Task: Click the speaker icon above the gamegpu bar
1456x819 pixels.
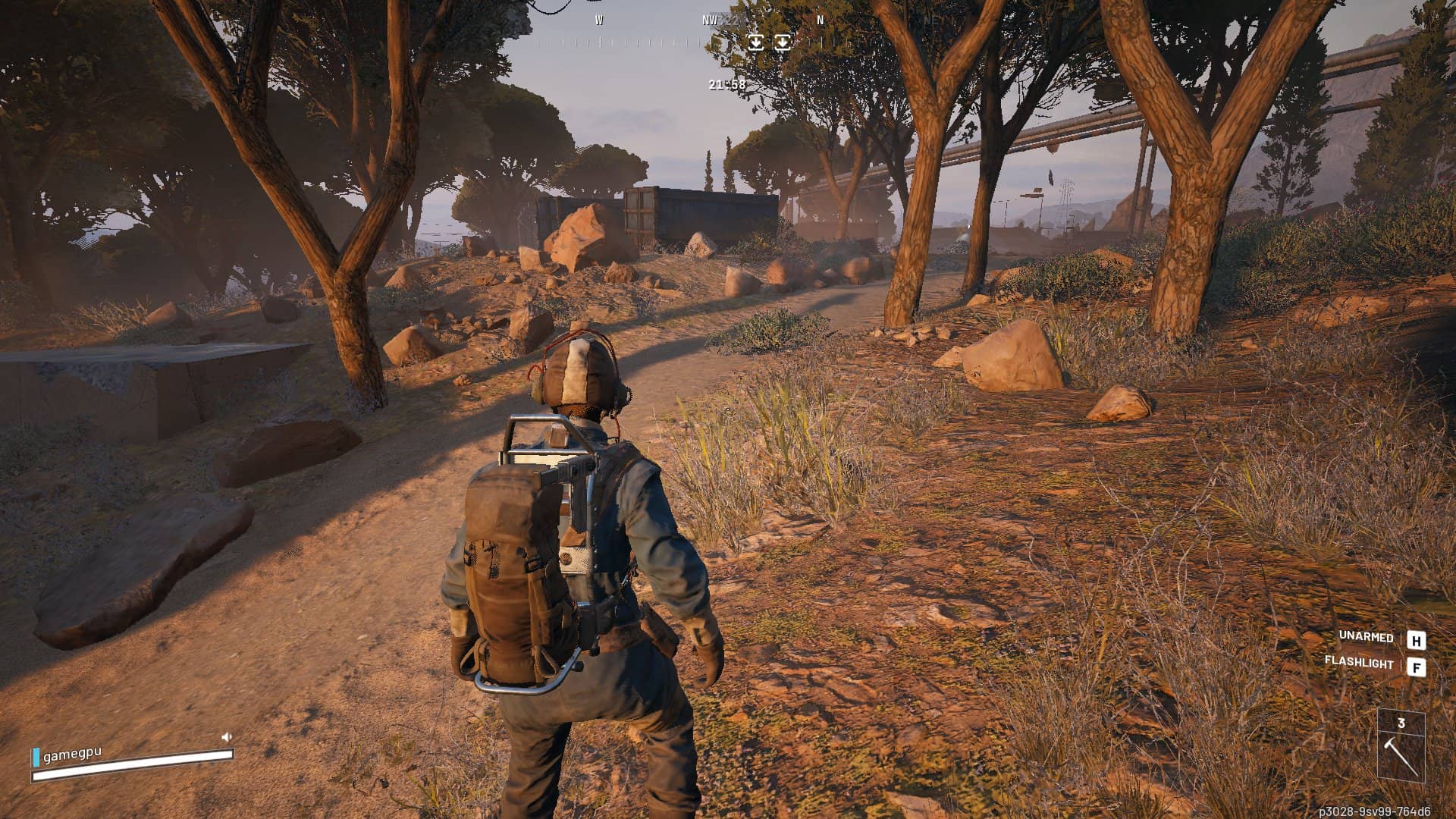Action: (x=226, y=736)
